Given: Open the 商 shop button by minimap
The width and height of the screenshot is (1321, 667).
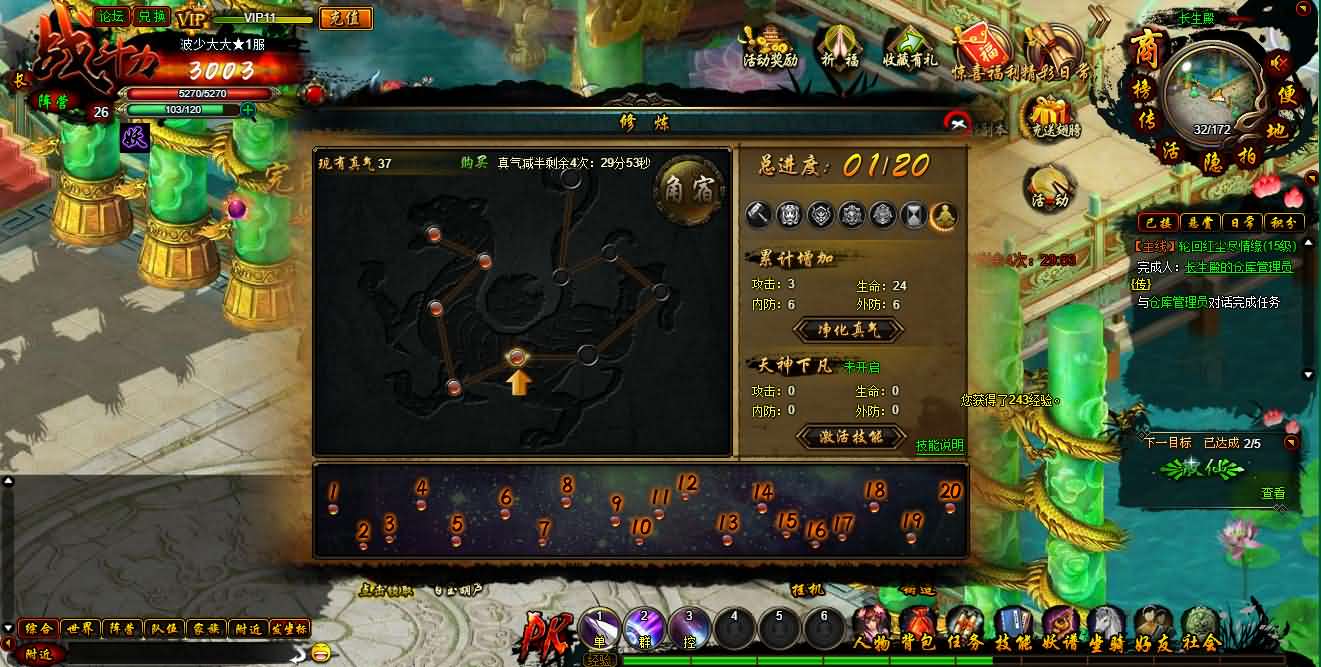Looking at the screenshot, I should [1144, 48].
